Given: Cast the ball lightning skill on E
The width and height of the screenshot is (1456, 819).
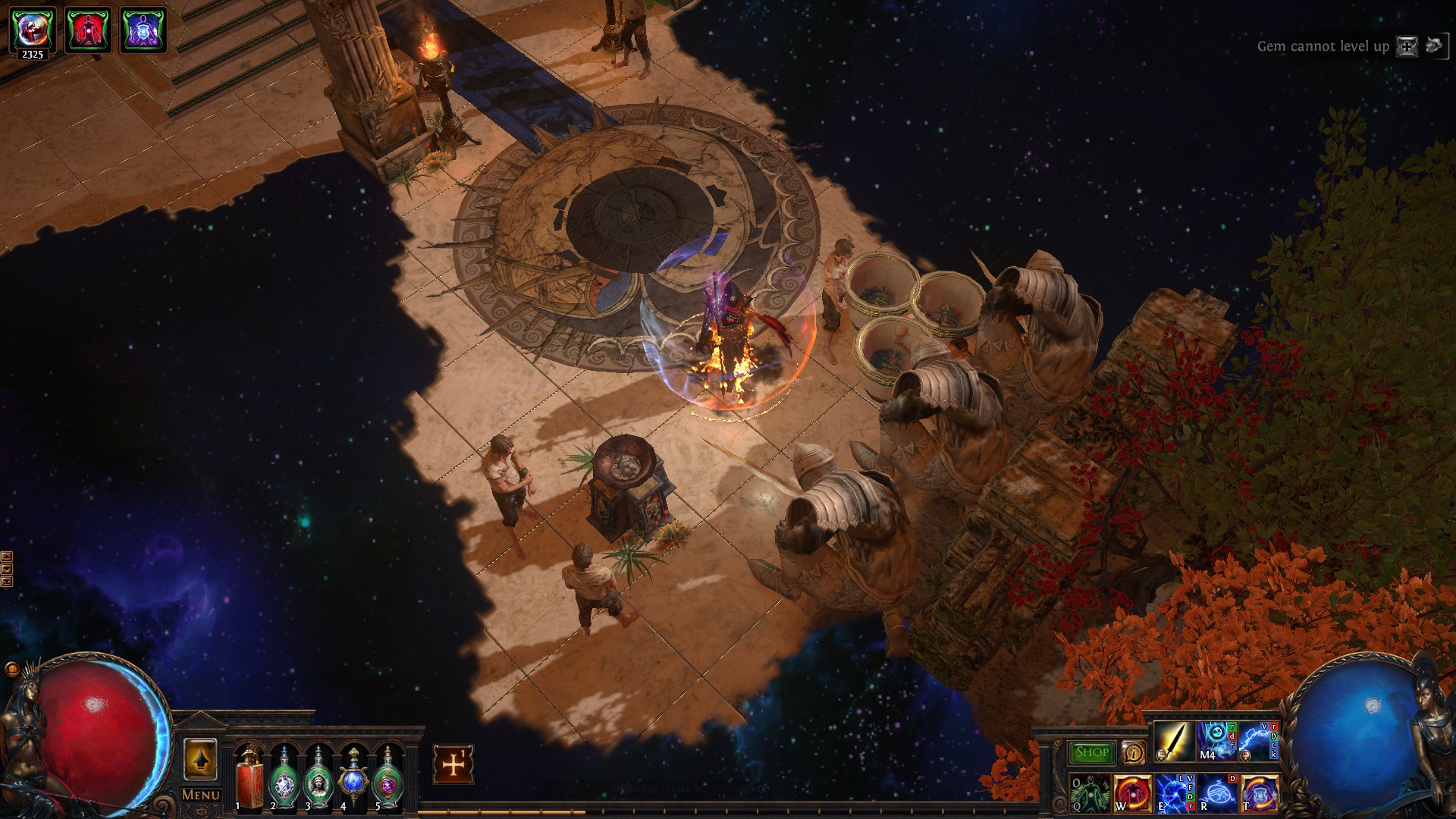Looking at the screenshot, I should pos(1175,793).
